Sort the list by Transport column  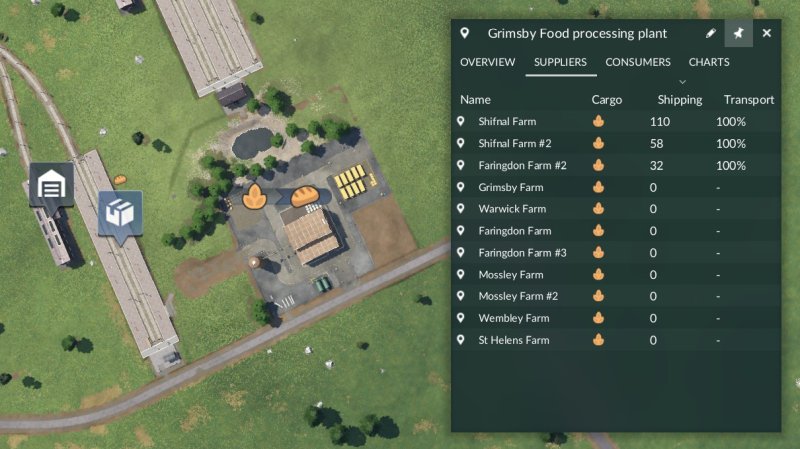[x=749, y=100]
